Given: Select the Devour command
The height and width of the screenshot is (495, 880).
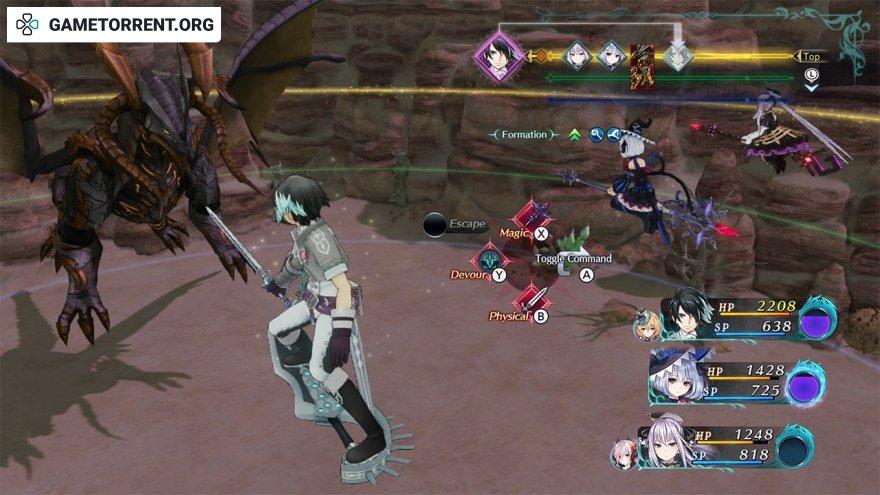Looking at the screenshot, I should point(489,260).
